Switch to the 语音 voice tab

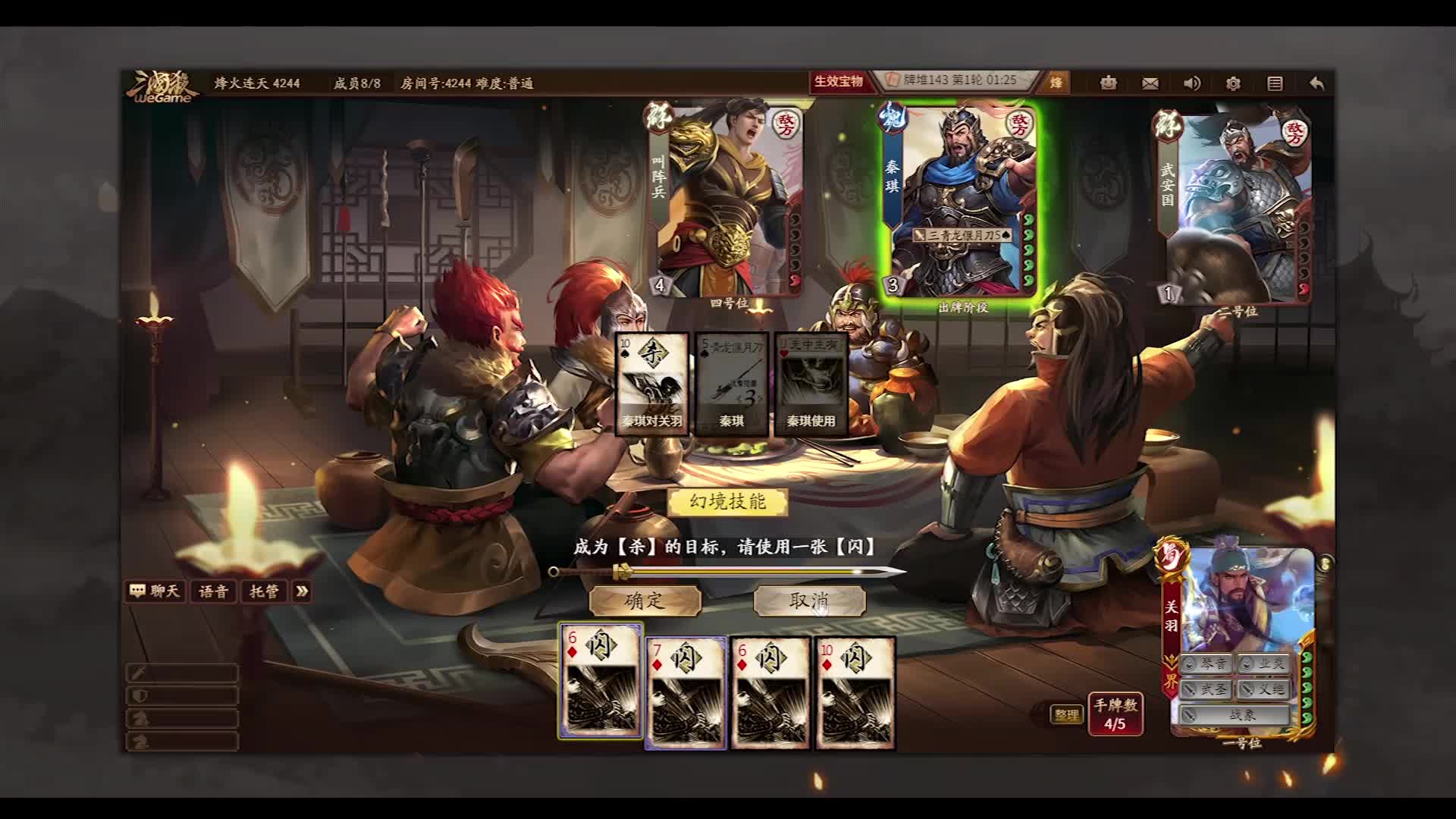click(x=213, y=592)
